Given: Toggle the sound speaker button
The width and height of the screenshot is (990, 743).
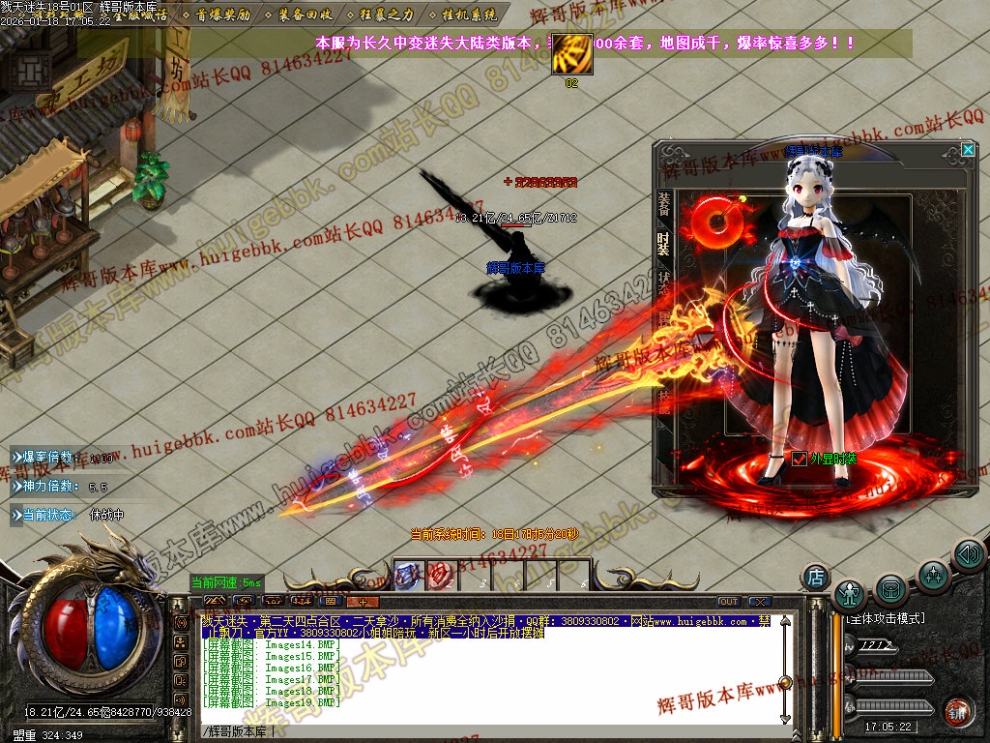Looking at the screenshot, I should pos(967,555).
